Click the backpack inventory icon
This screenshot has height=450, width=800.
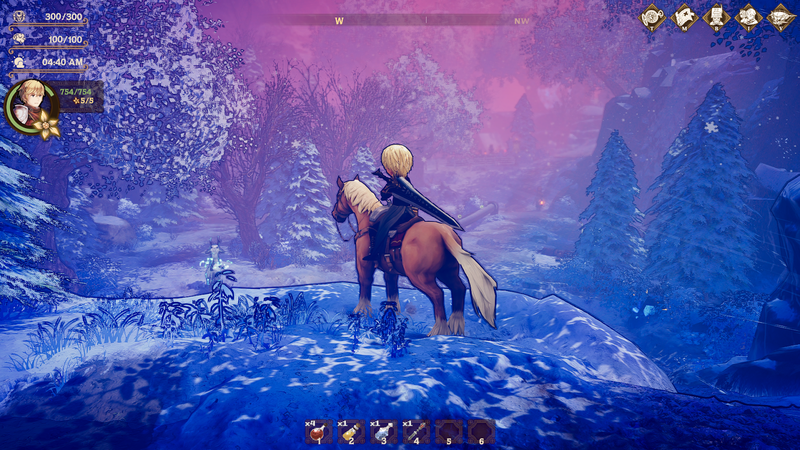click(716, 17)
